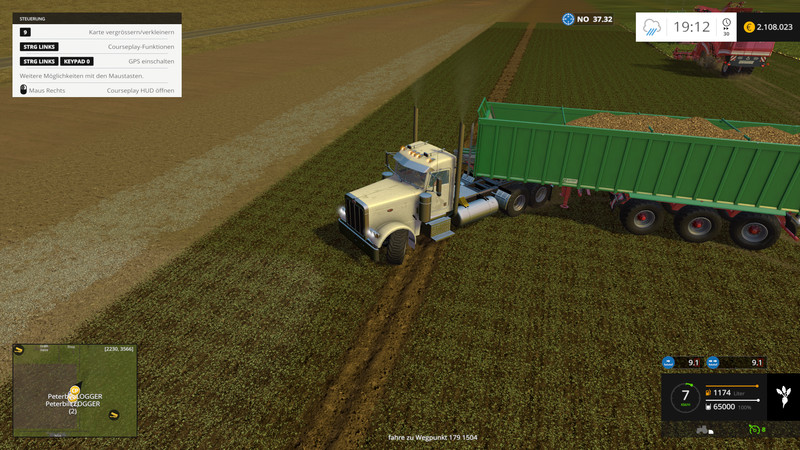Screen dimensions: 800x450
Task: Click the tractor with trailer icon
Action: coord(703,429)
